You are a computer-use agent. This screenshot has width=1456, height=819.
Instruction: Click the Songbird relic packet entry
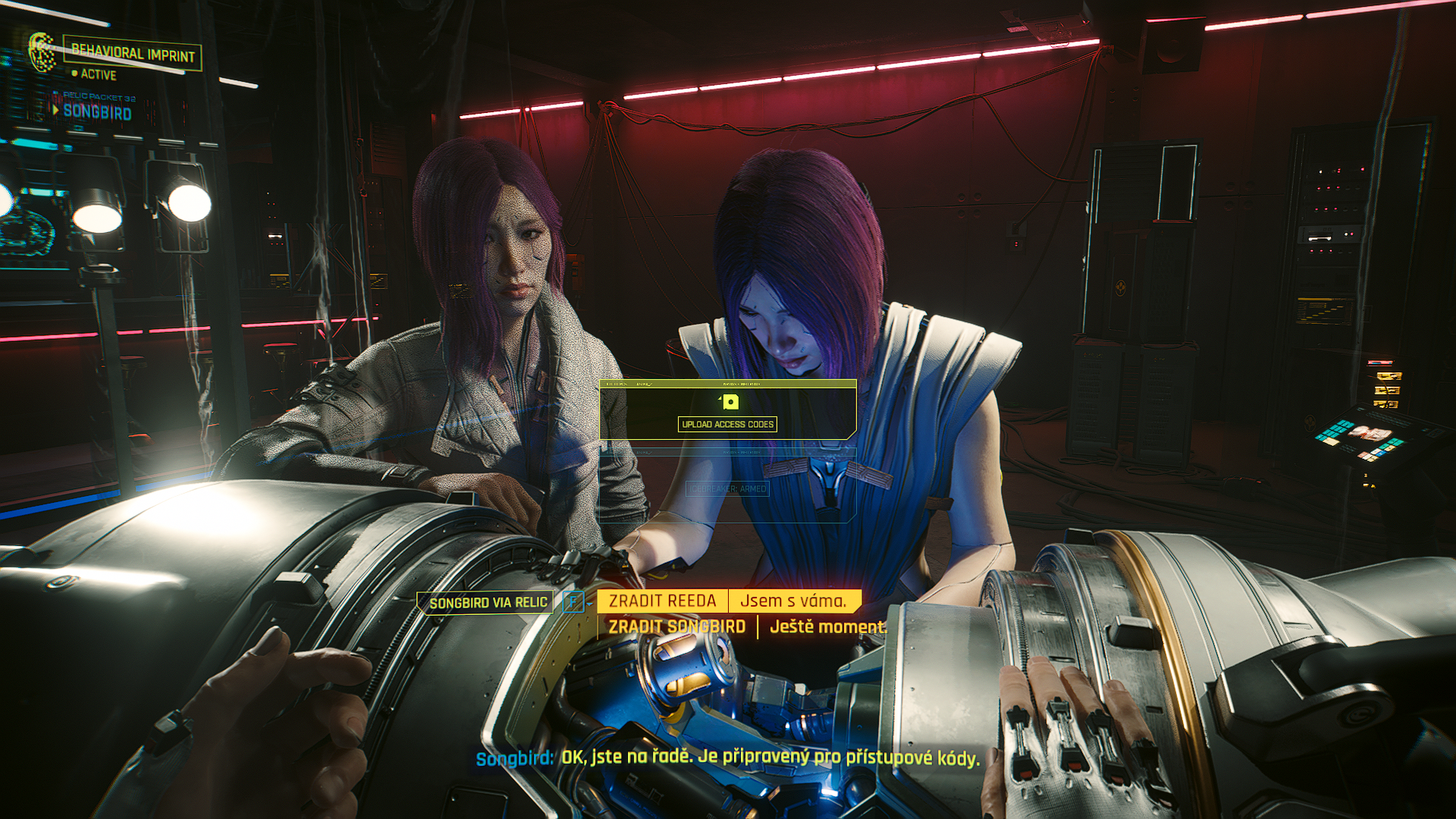[x=97, y=112]
